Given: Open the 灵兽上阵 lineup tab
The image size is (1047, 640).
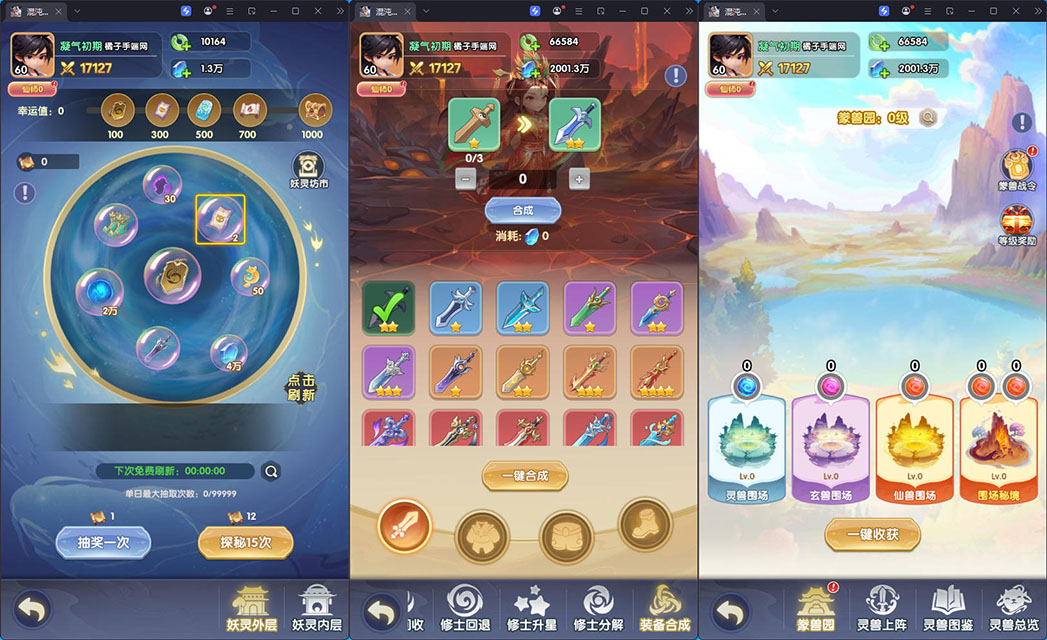Looking at the screenshot, I should point(882,608).
